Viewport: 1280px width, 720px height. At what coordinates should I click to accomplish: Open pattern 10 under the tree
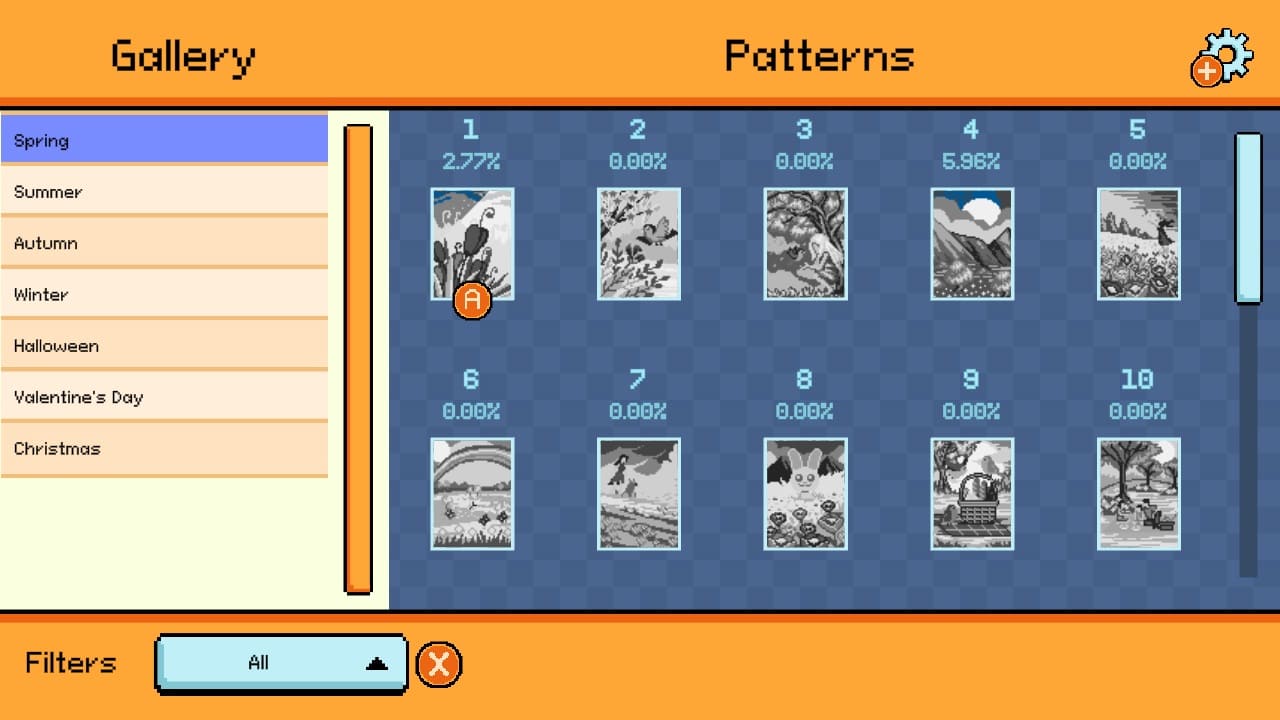pyautogui.click(x=1138, y=493)
